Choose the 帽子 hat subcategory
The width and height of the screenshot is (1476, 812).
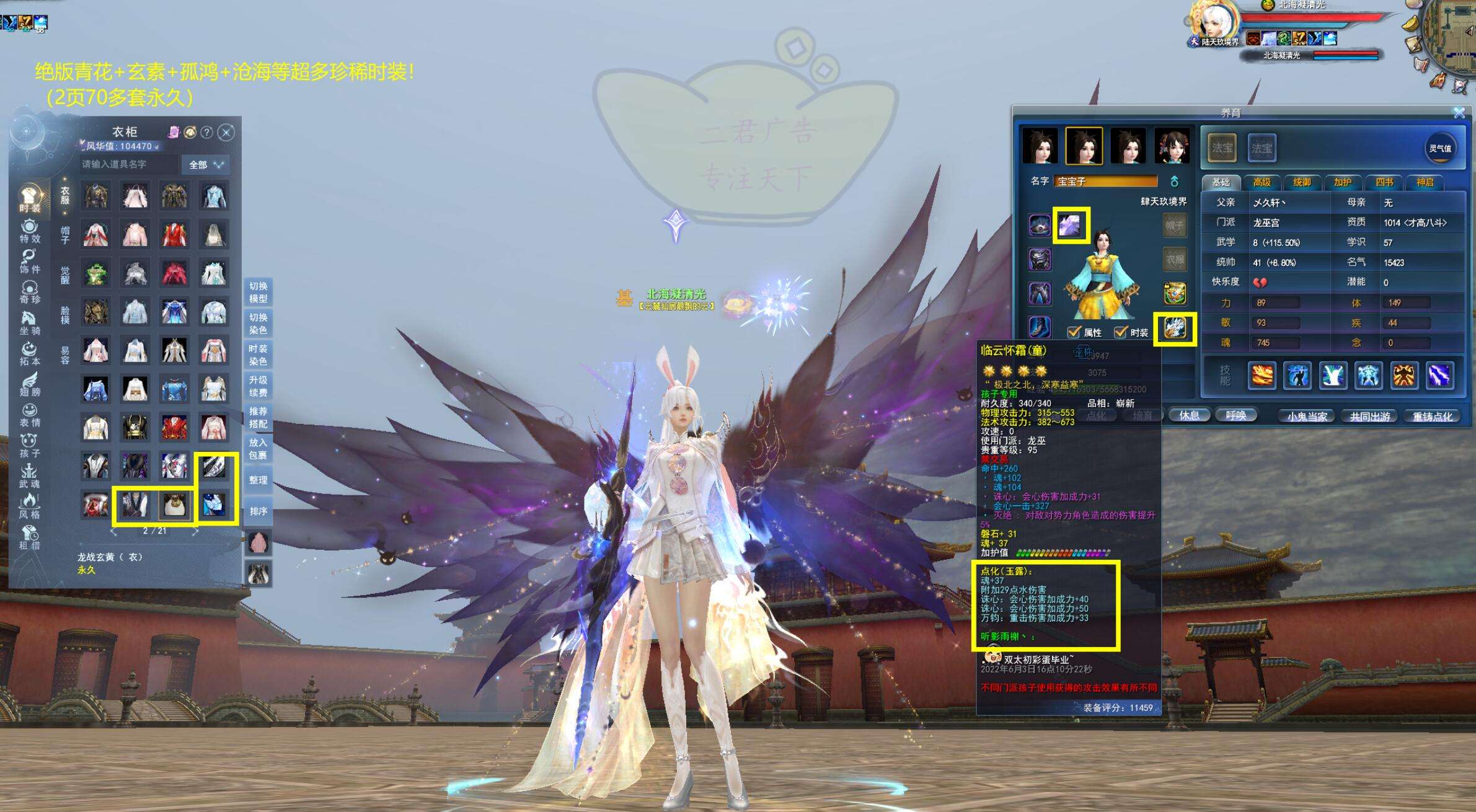point(65,235)
